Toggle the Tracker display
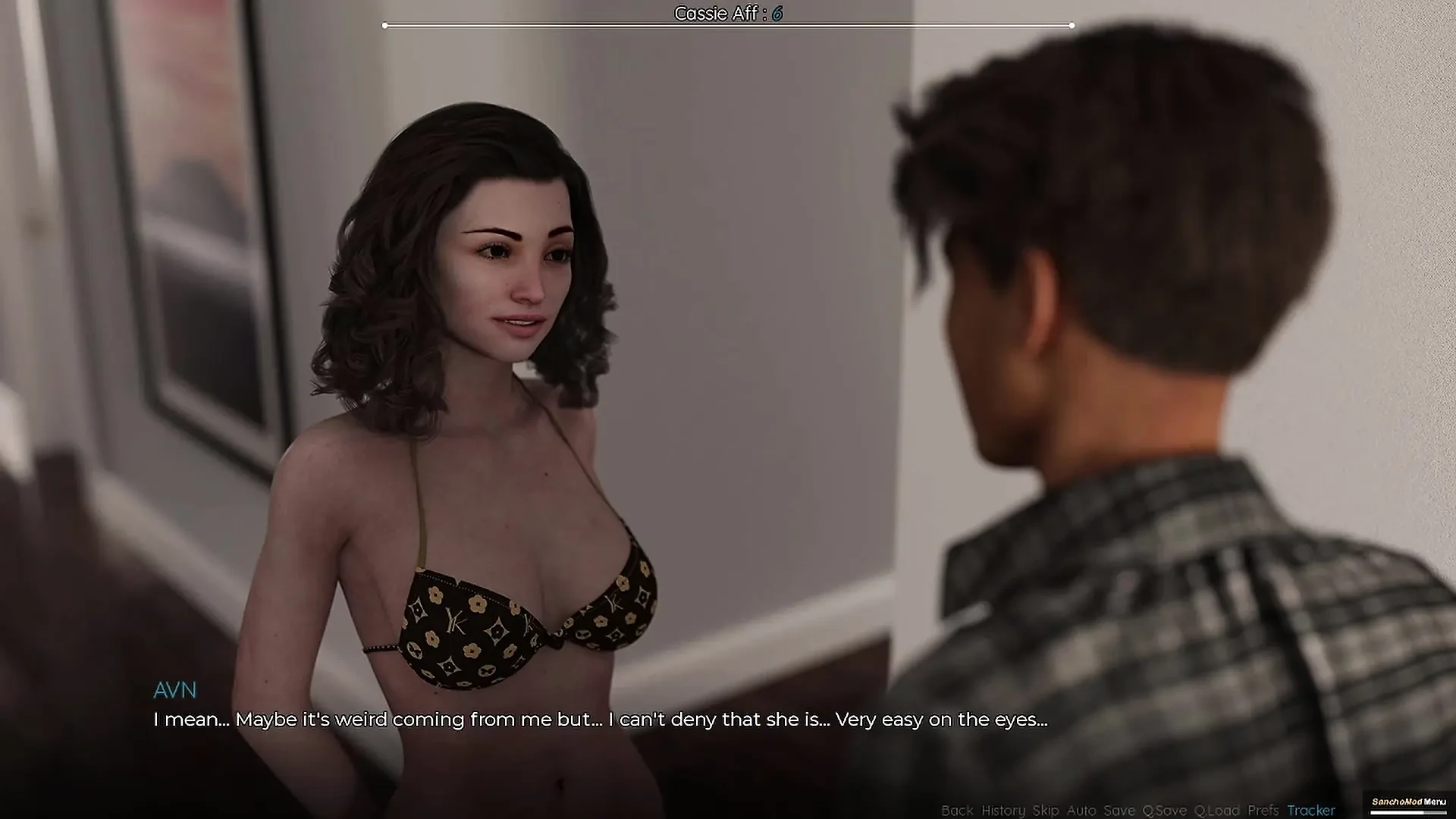1456x819 pixels. coord(1311,810)
